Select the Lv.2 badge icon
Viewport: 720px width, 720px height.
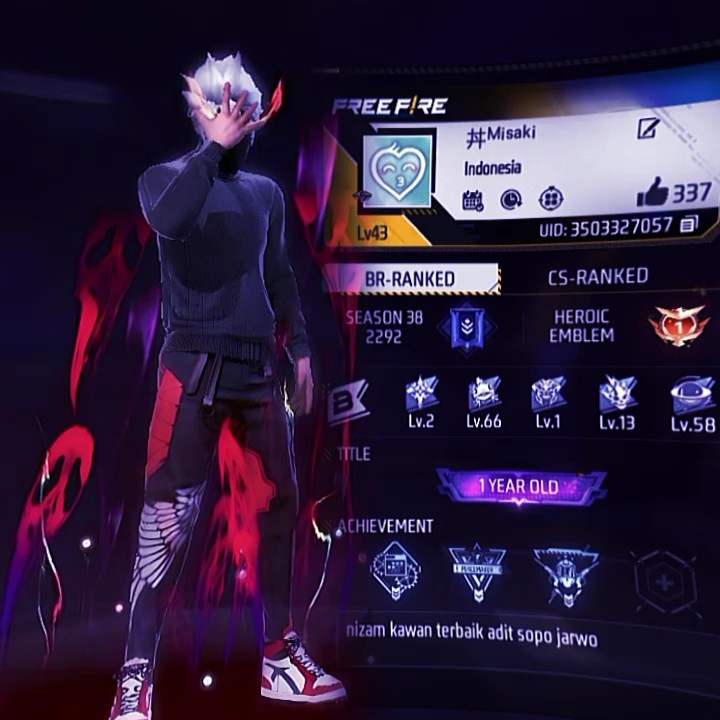(421, 395)
